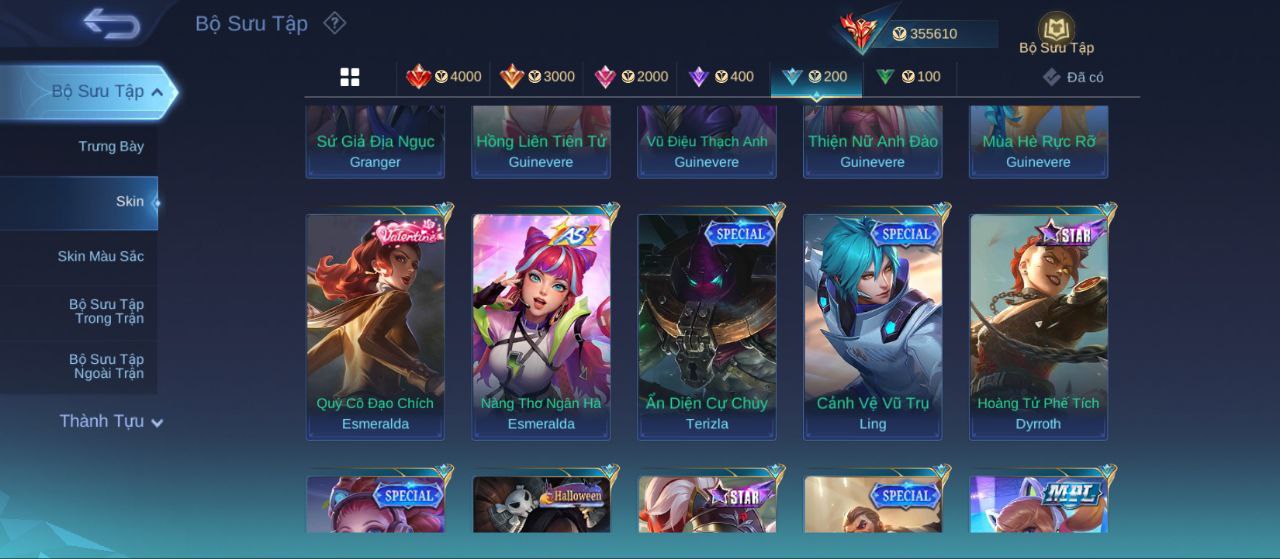
Task: View Dyrroth's Hoàng Tử Phế Tích skin
Action: 1038,327
